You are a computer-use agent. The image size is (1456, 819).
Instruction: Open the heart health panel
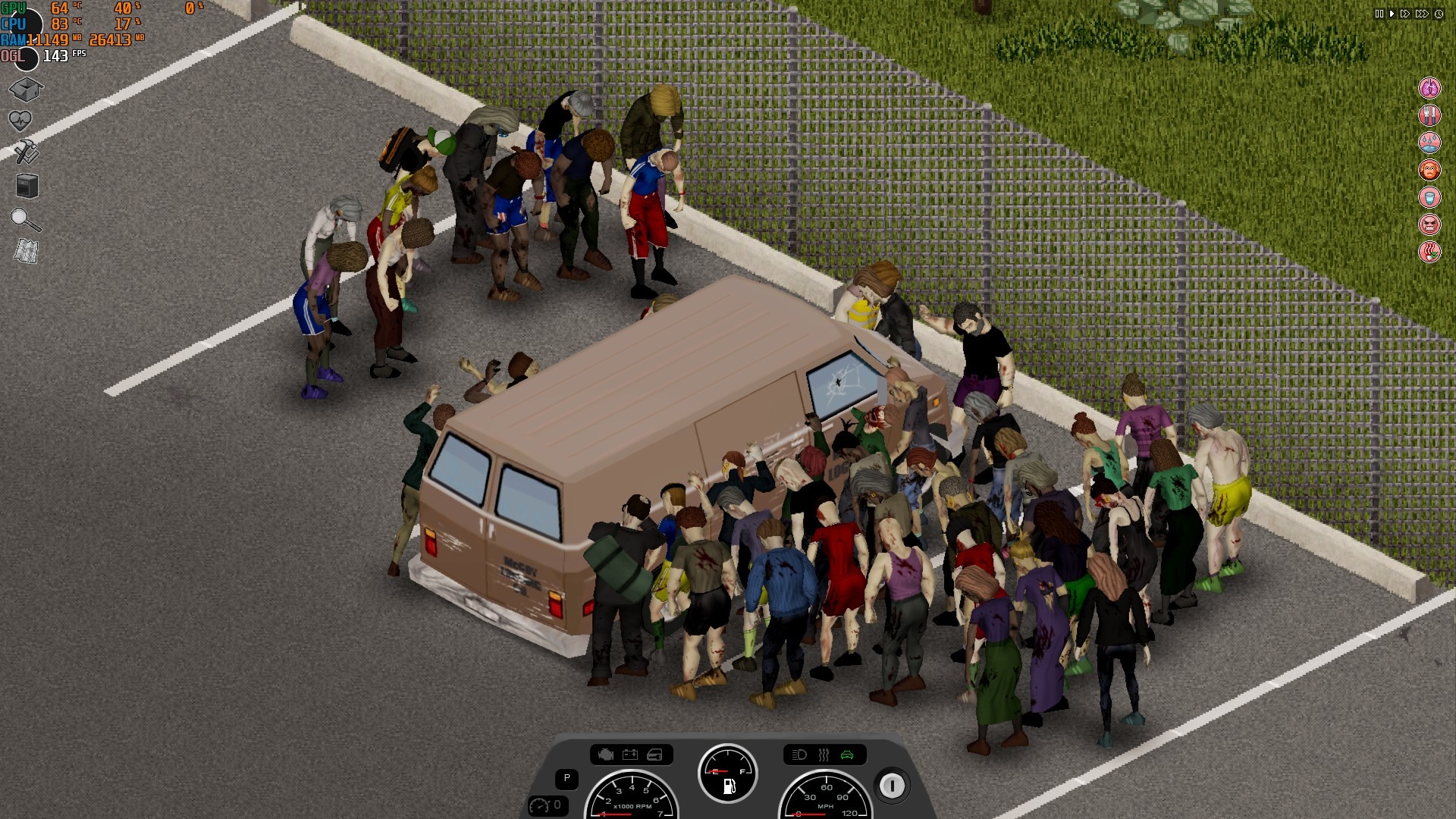point(21,121)
